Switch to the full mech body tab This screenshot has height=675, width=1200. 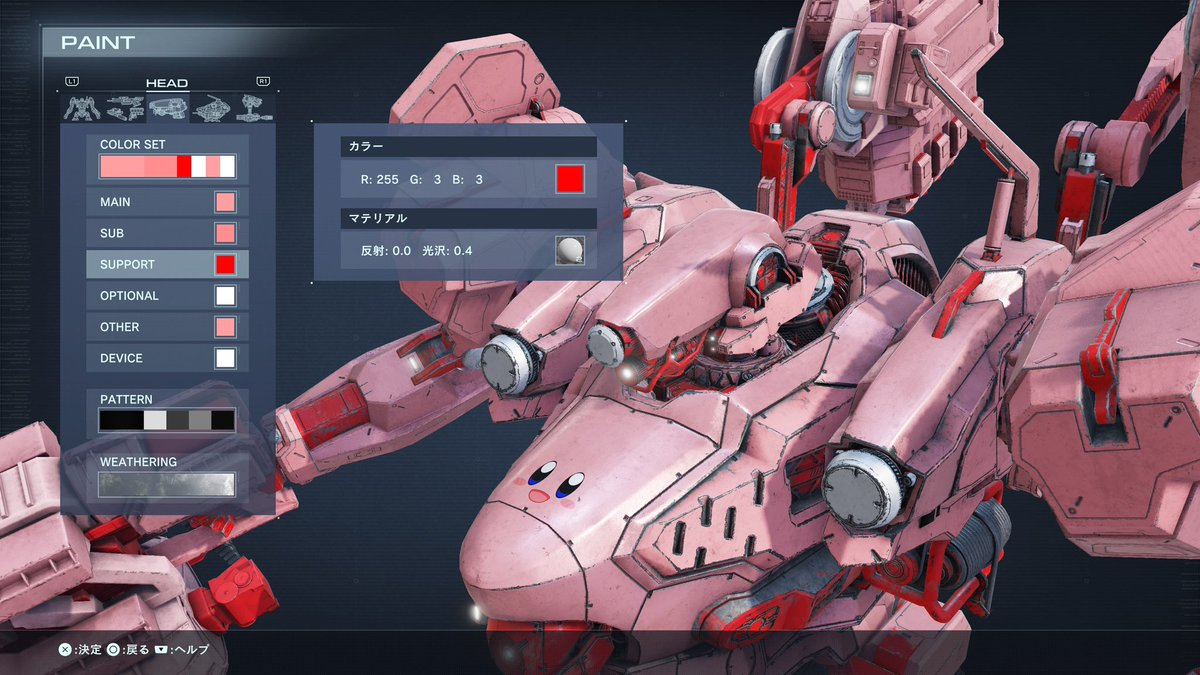tap(80, 108)
